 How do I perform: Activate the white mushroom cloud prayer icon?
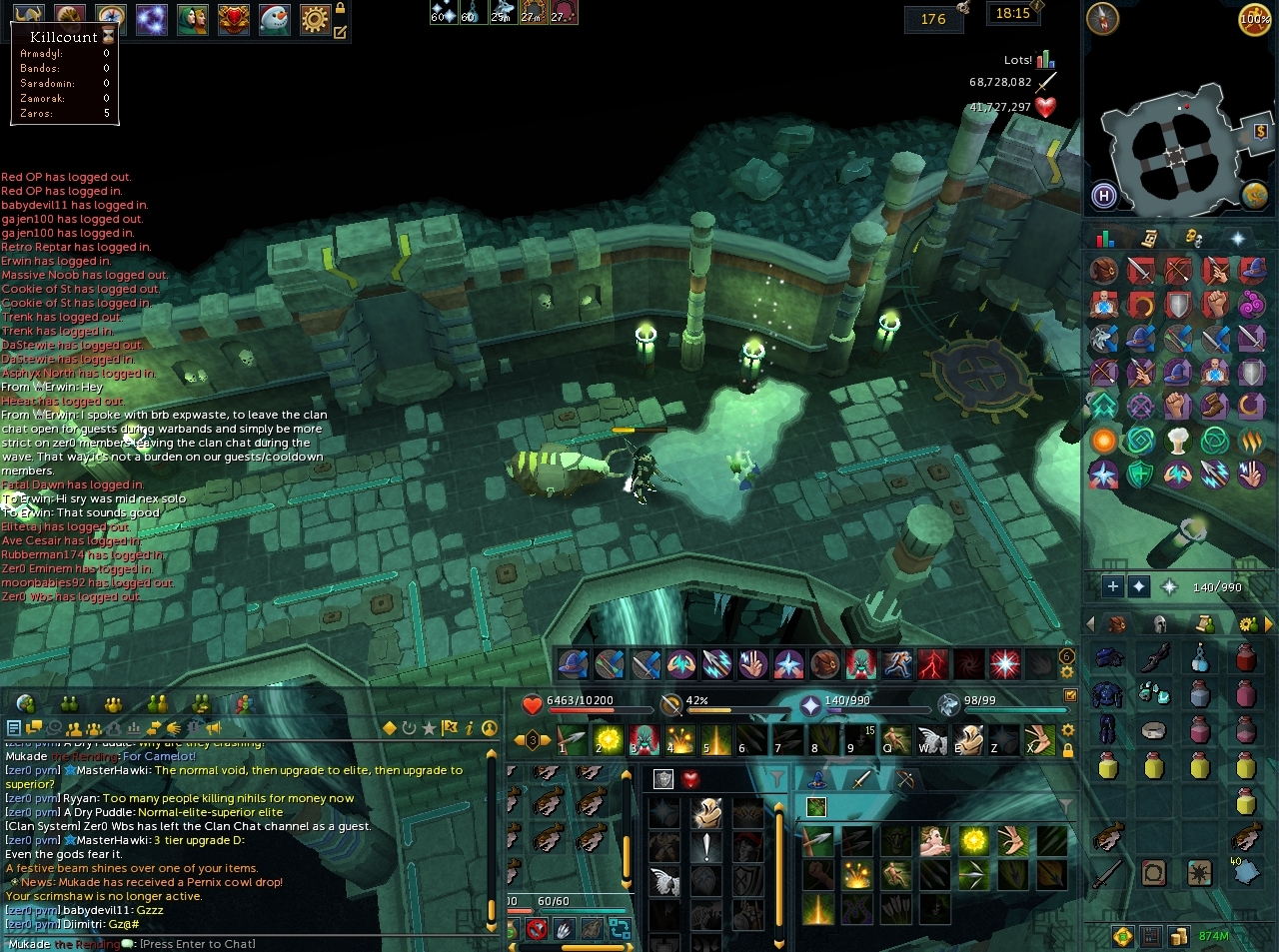(1178, 441)
